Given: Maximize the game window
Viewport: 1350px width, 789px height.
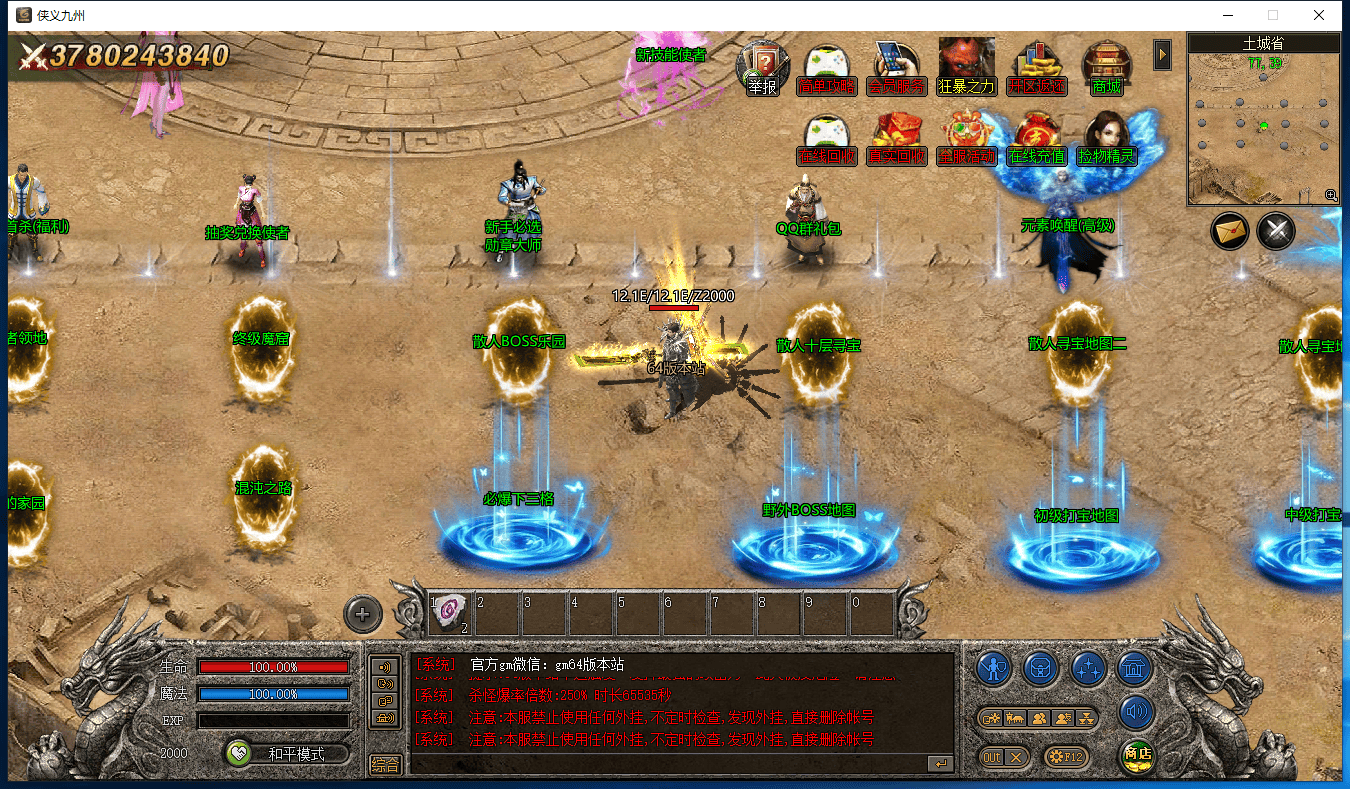Looking at the screenshot, I should [1273, 15].
